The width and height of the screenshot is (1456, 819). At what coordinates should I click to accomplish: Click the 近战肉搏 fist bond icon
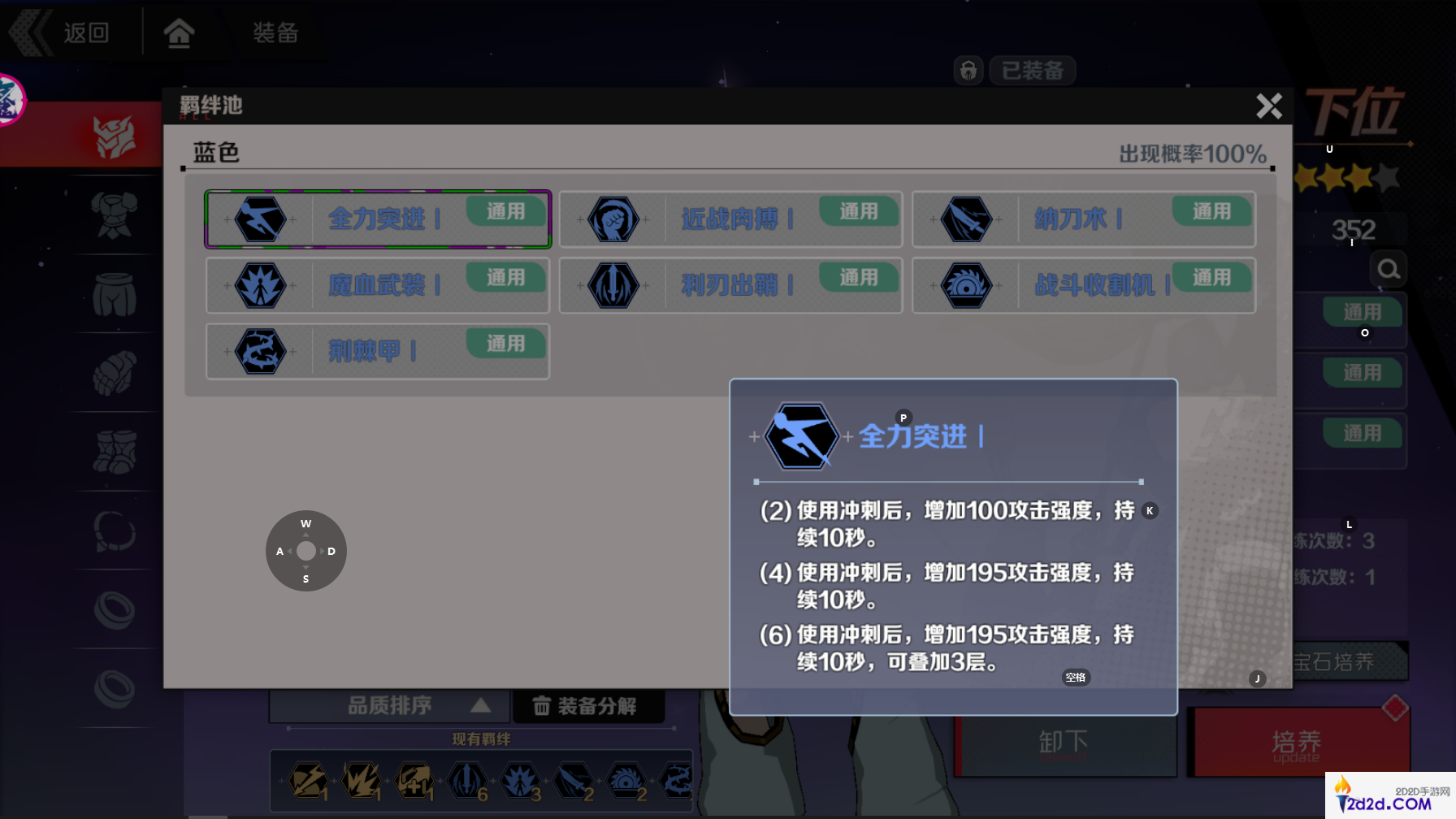click(x=614, y=219)
